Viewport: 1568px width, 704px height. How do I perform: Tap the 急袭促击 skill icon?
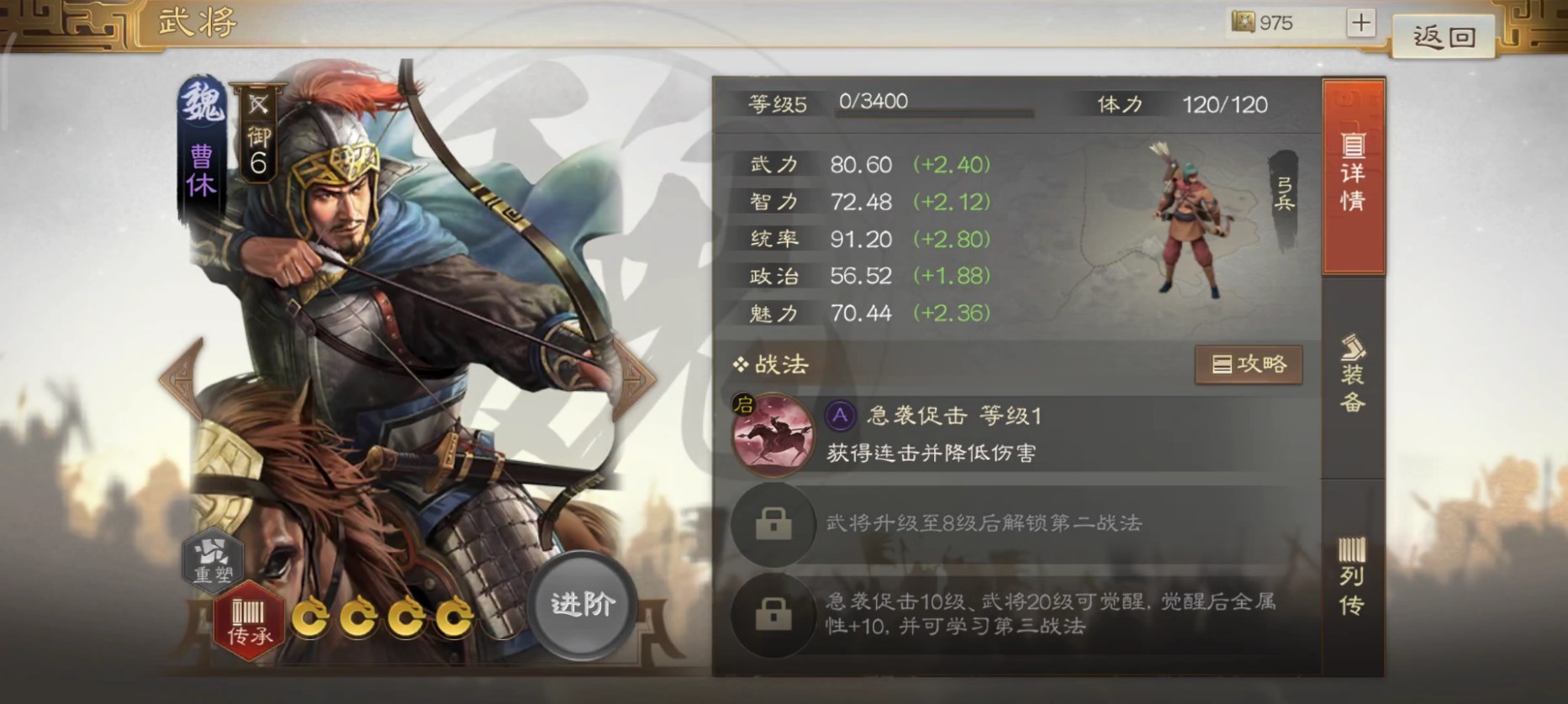[x=773, y=437]
